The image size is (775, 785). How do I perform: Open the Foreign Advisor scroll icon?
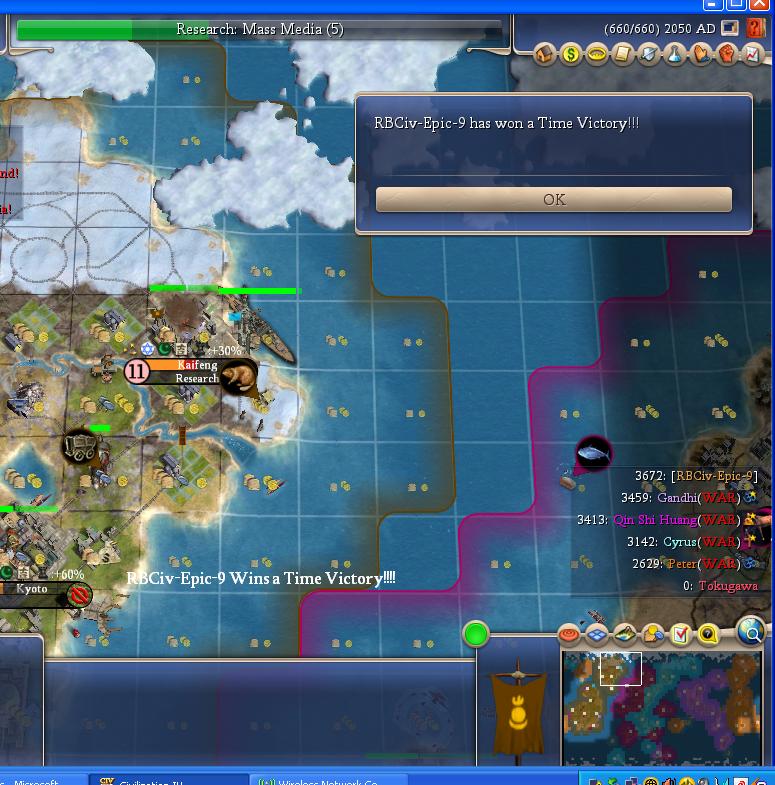click(623, 54)
